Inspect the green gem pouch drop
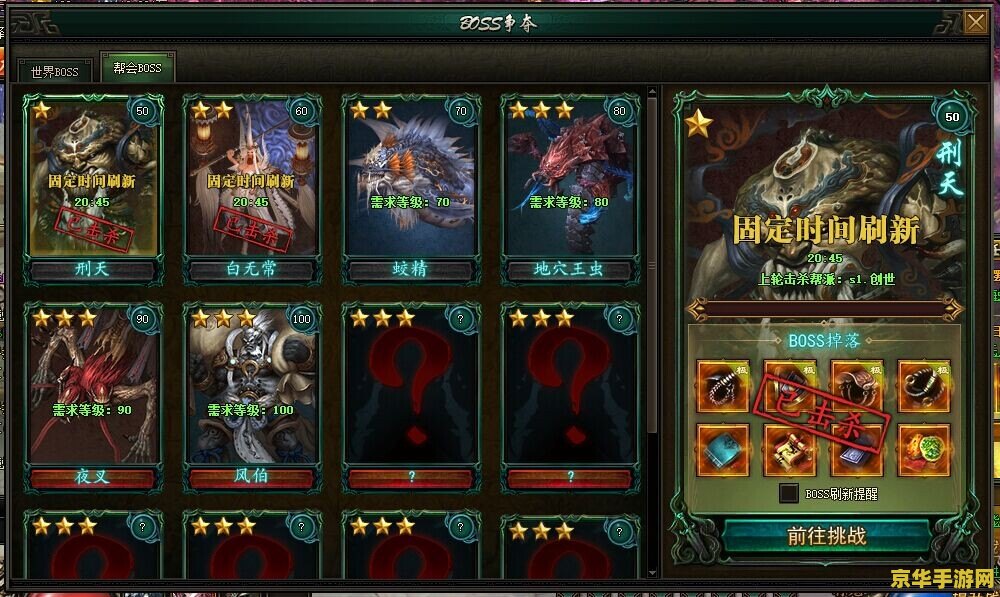 [923, 450]
